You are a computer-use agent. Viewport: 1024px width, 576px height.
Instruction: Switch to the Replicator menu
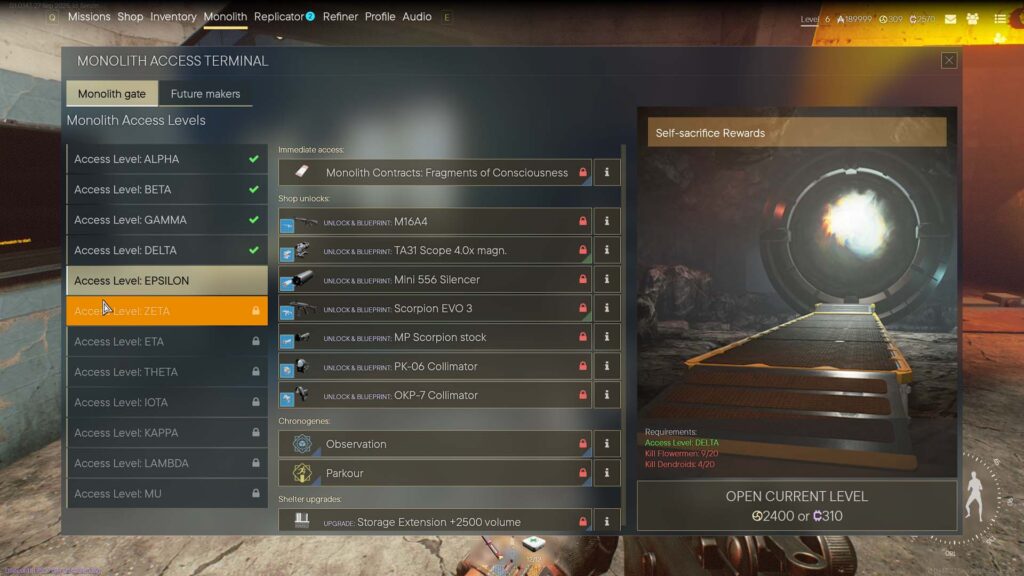(x=279, y=17)
